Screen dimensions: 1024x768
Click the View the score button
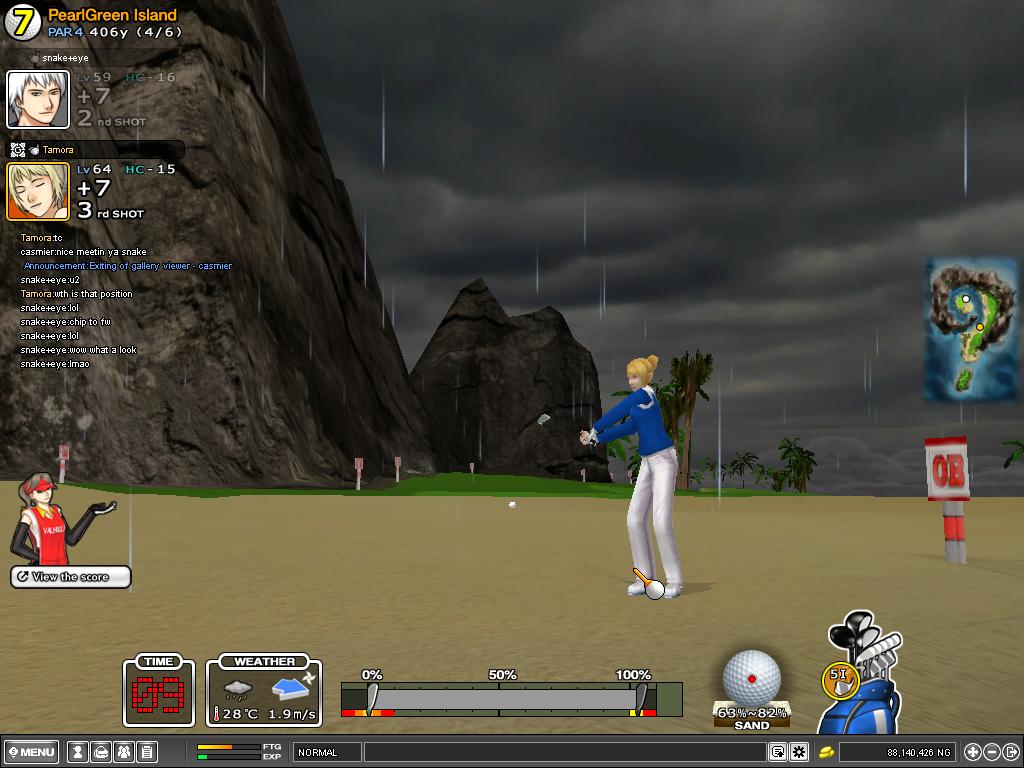click(71, 577)
